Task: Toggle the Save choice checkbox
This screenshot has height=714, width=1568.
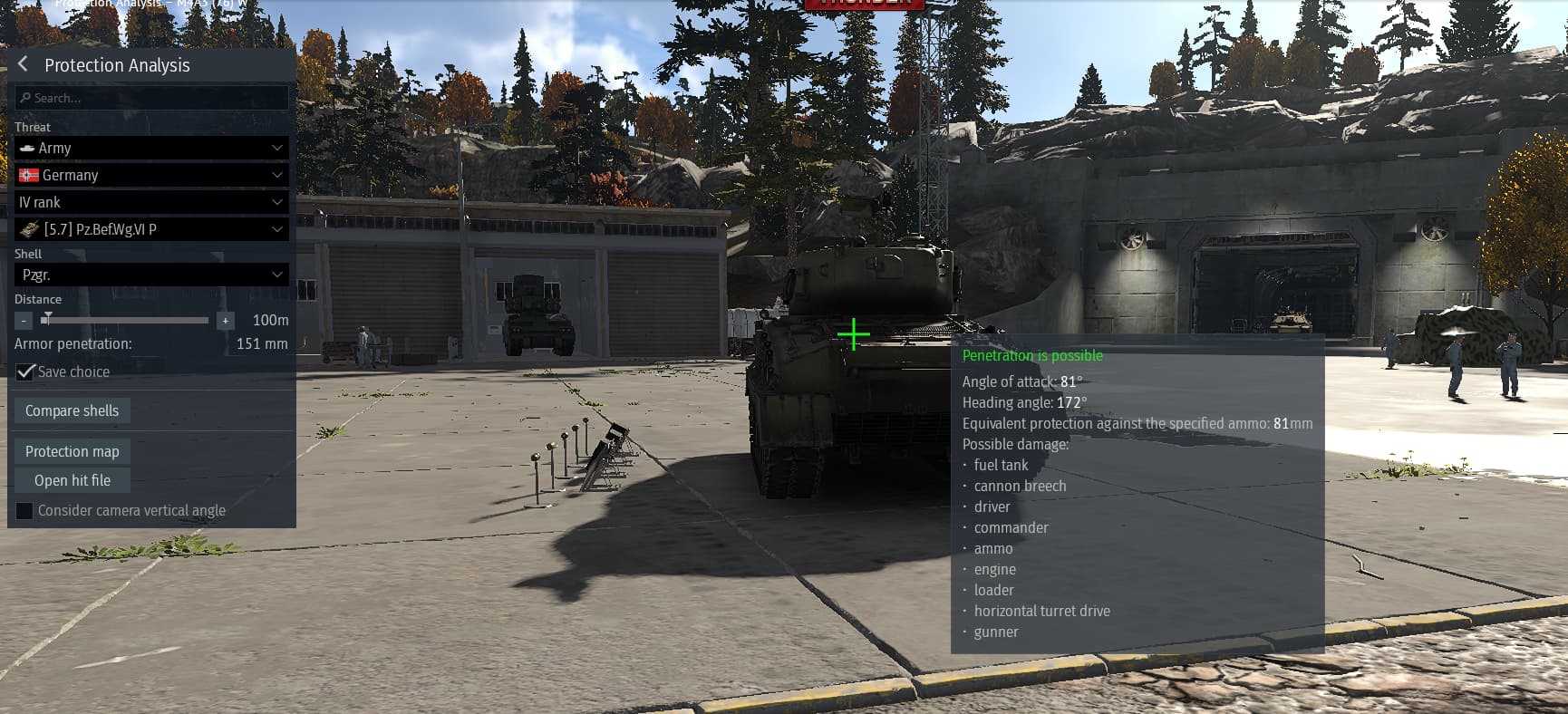Action: (x=25, y=371)
